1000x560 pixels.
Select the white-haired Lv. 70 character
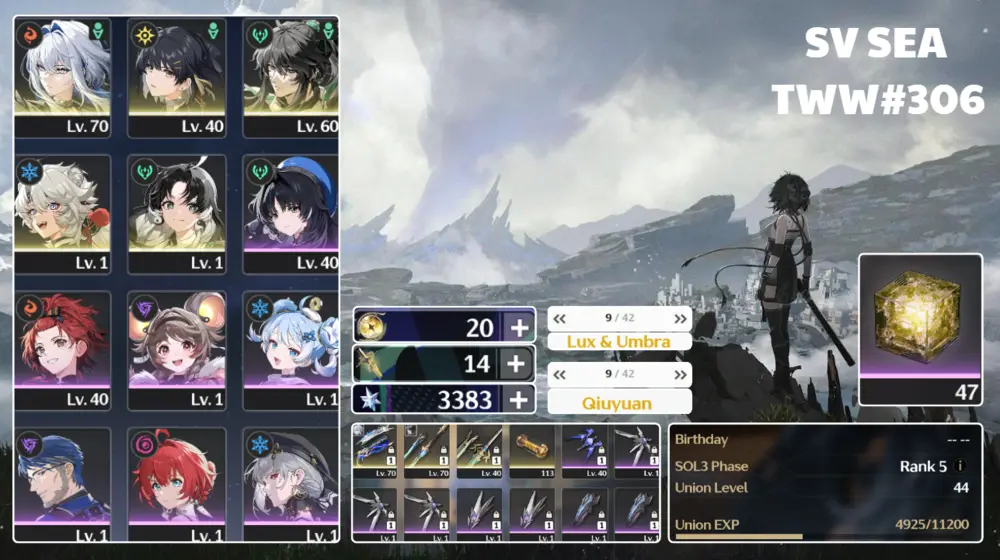[62, 75]
